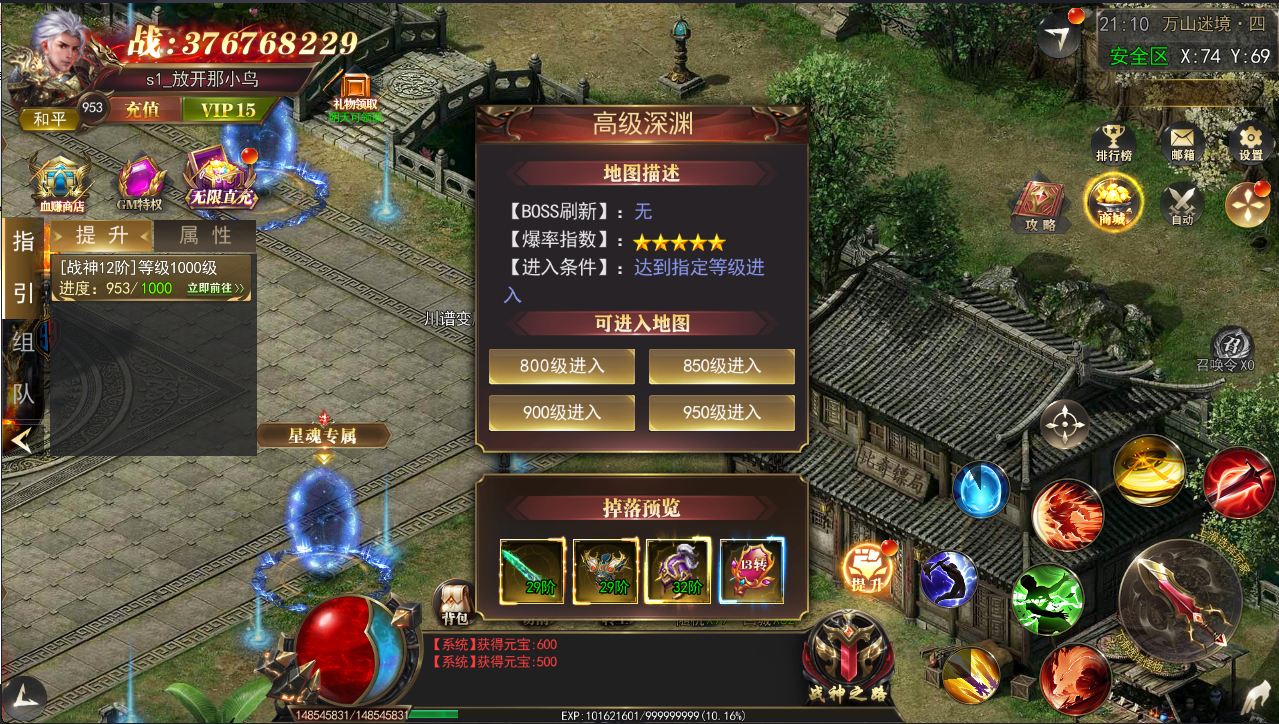Screen dimensions: 1279x724
Task: Open the 充值 recharge button
Action: (x=142, y=110)
